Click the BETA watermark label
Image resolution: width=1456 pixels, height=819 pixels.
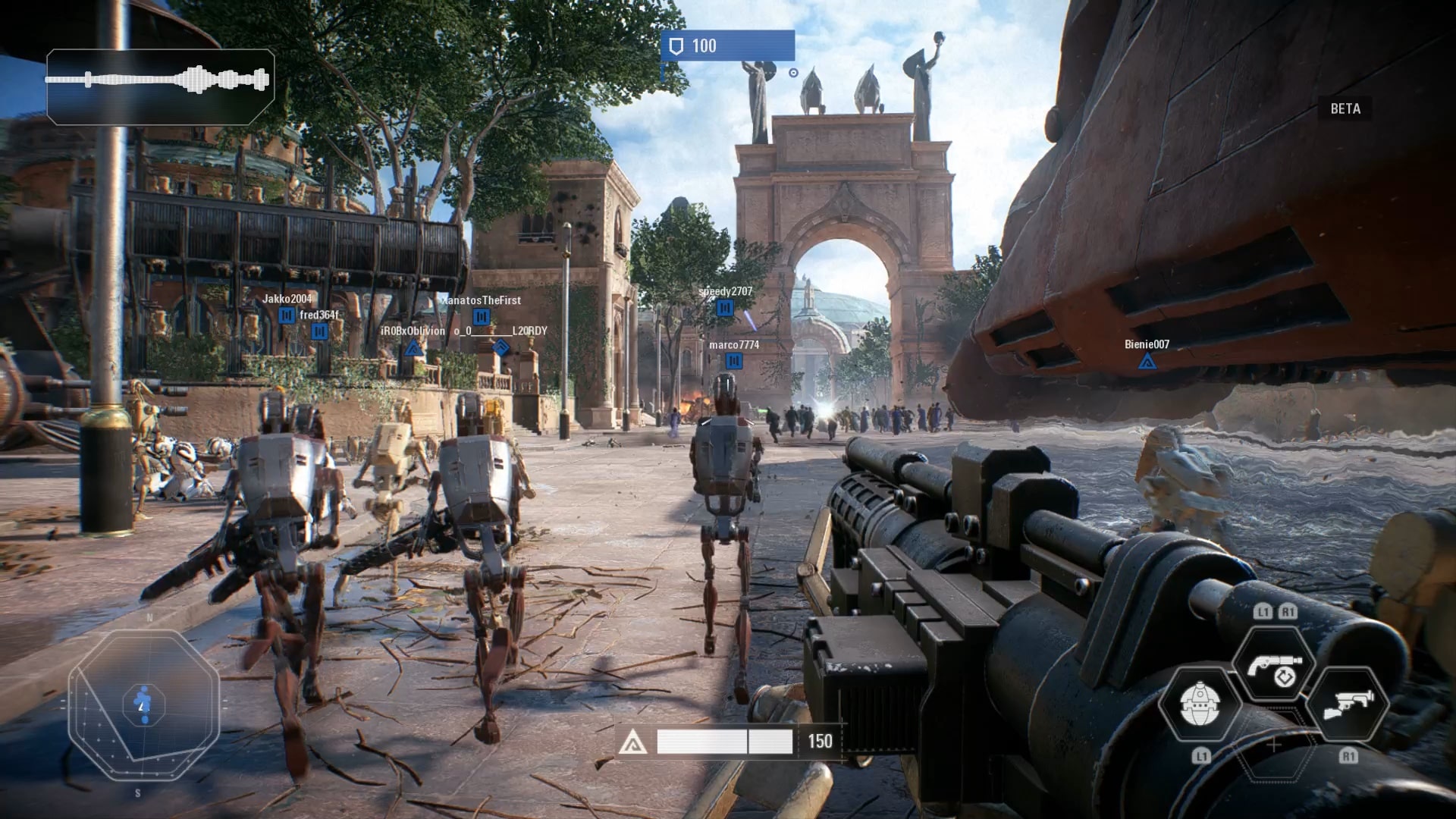(x=1345, y=109)
